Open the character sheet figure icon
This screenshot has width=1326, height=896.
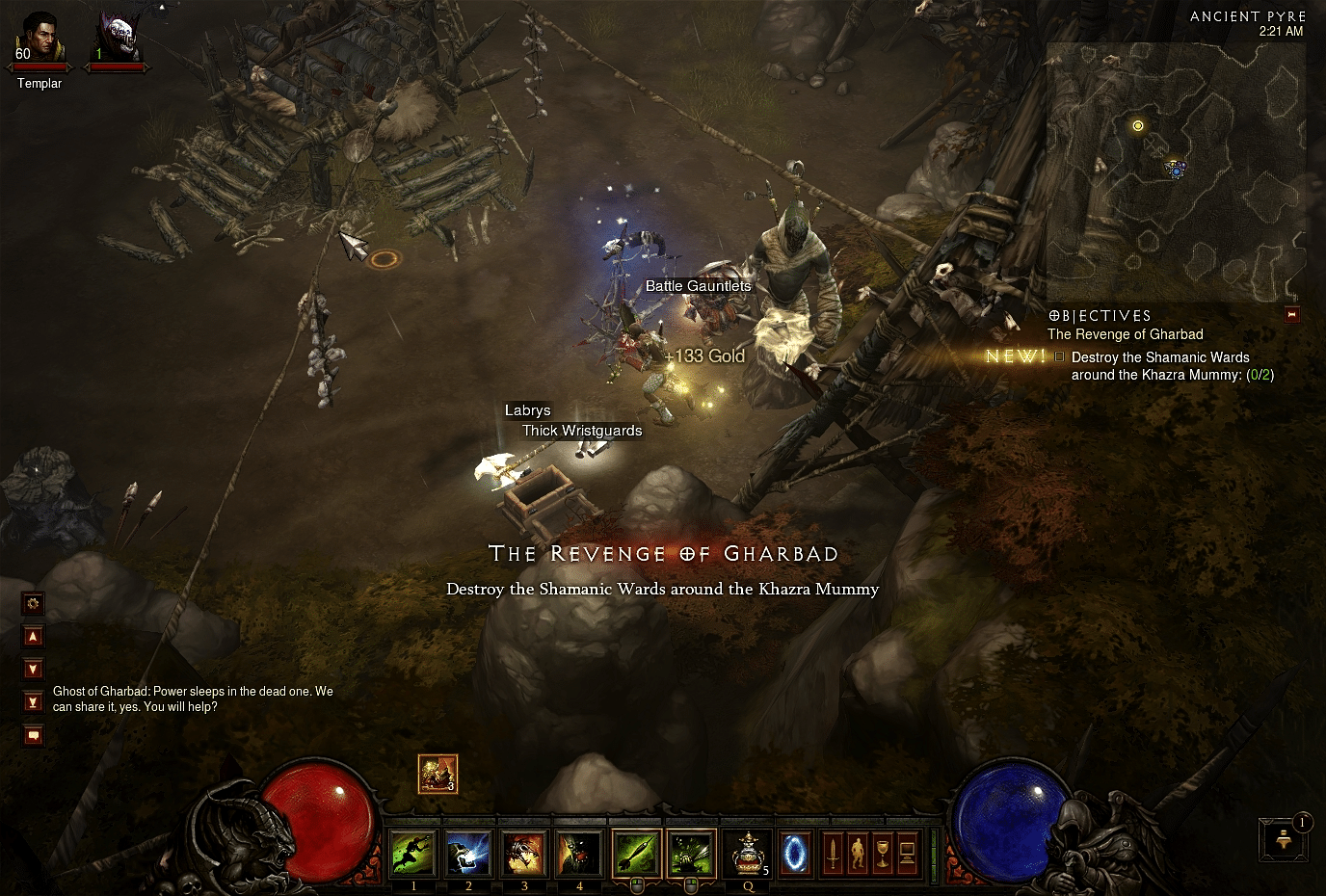coord(859,853)
